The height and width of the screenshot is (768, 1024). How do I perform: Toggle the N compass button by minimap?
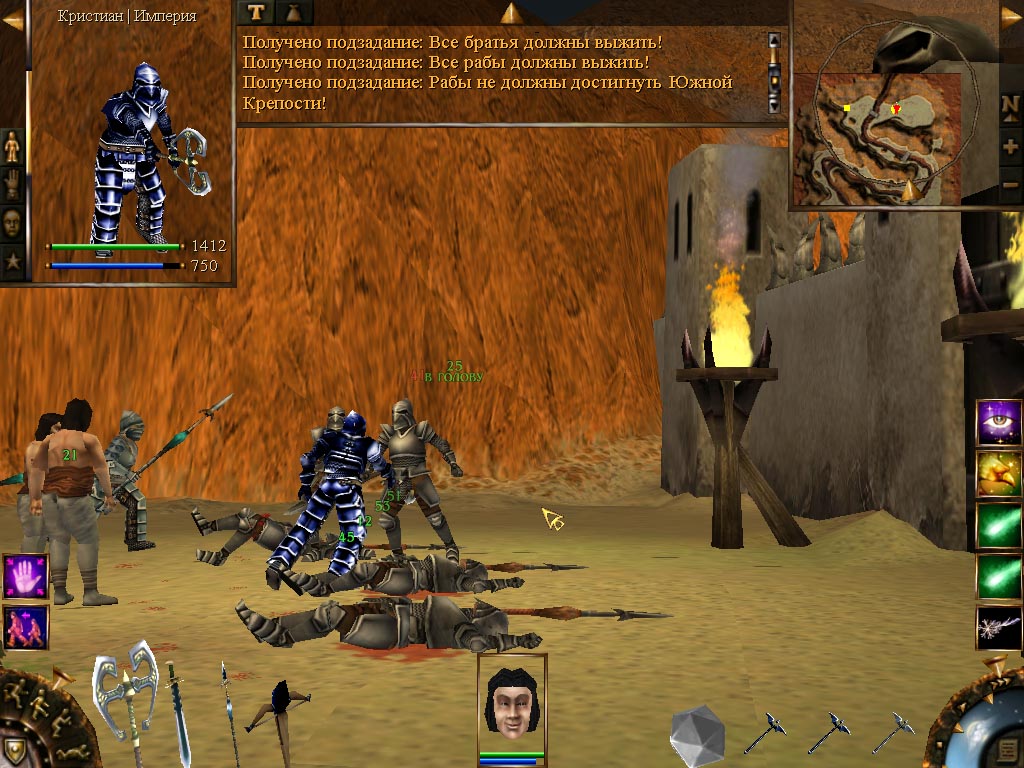click(x=1010, y=104)
